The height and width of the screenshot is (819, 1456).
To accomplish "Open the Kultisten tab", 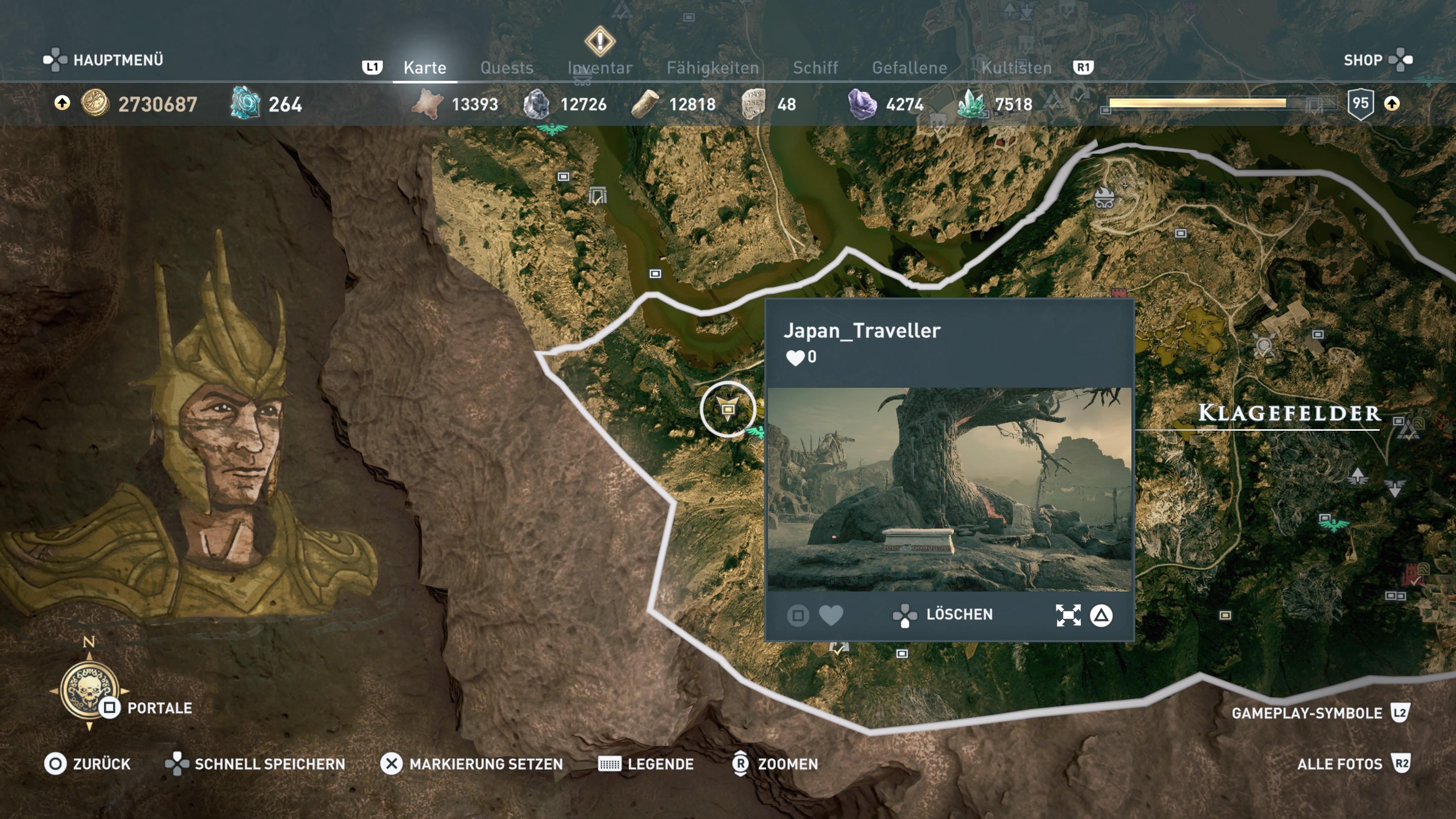I will pyautogui.click(x=1016, y=68).
